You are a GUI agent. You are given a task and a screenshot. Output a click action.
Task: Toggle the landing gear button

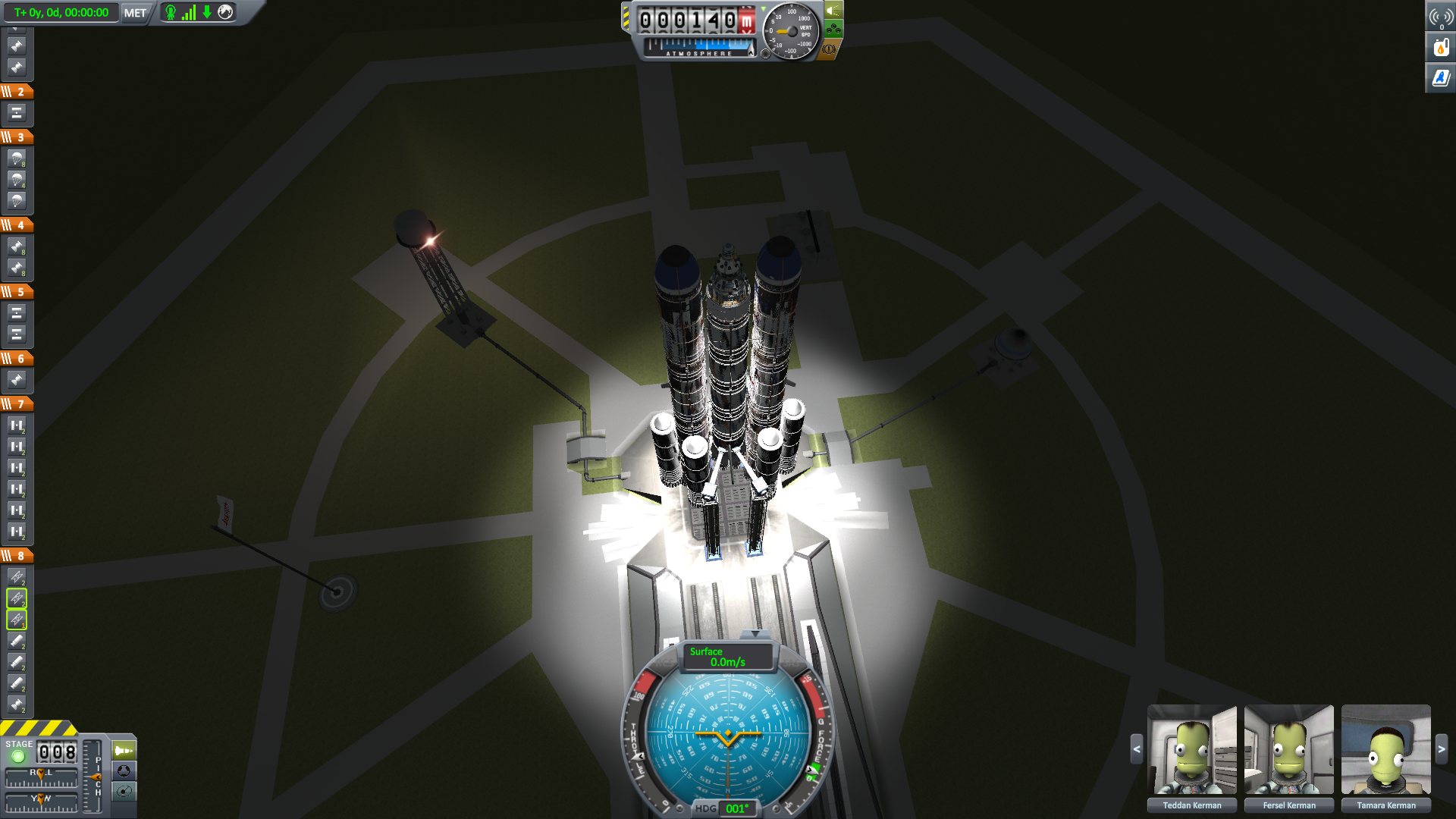tap(833, 30)
